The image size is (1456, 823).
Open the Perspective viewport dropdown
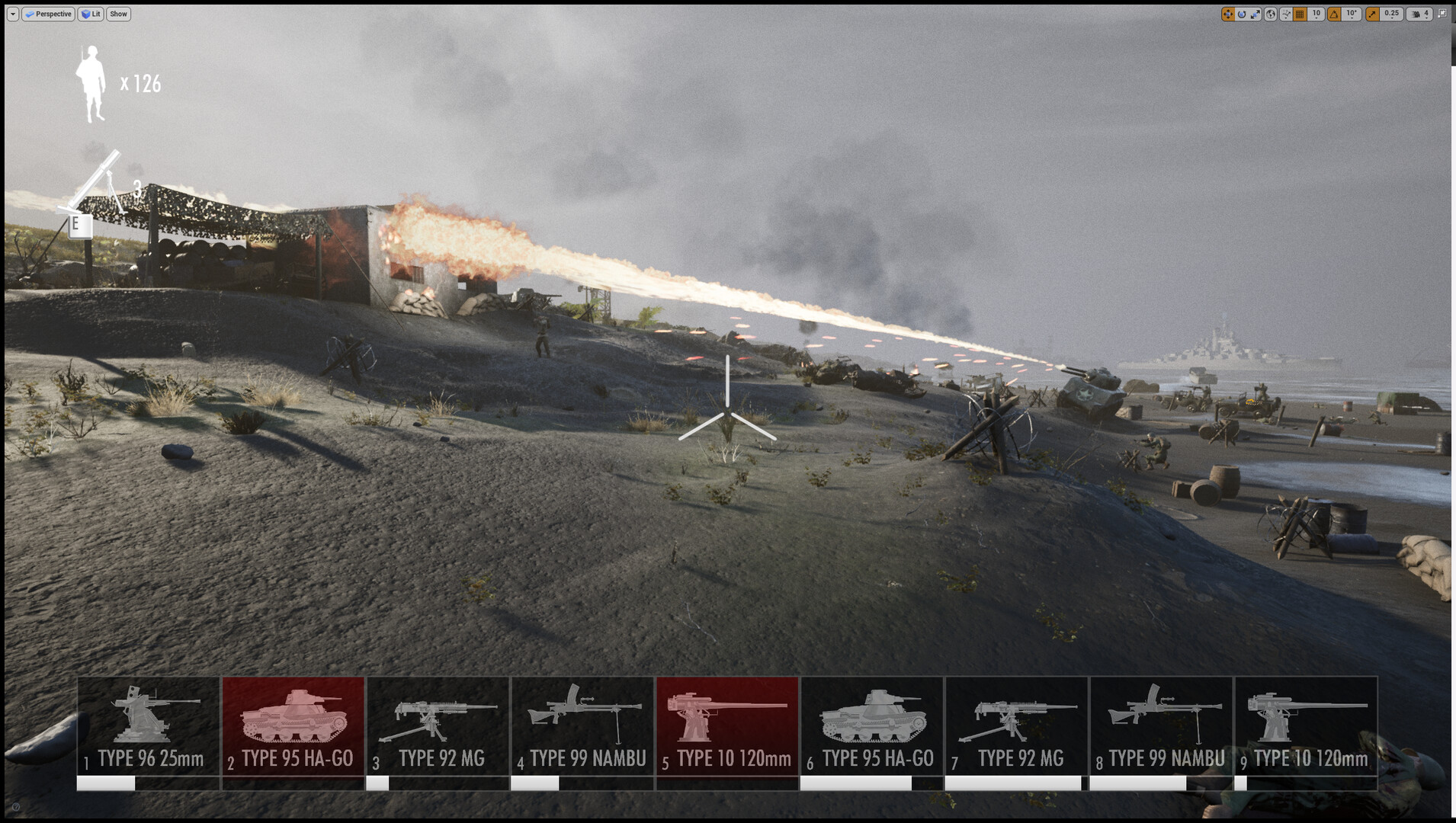(48, 14)
